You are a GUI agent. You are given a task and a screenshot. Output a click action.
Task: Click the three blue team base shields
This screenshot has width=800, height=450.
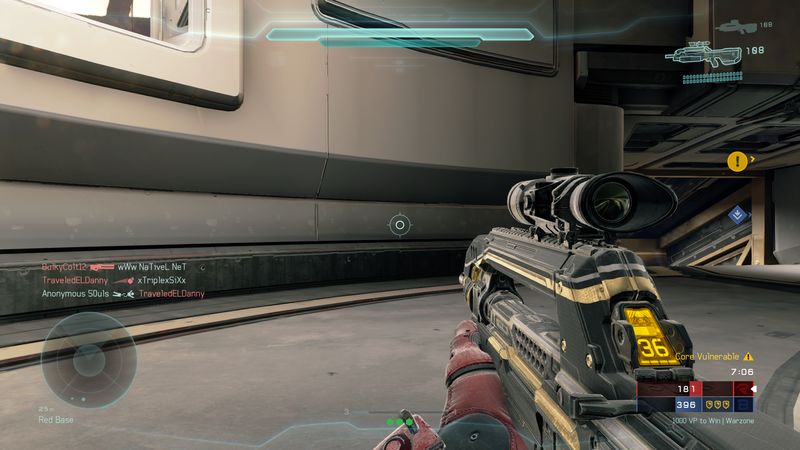717,405
